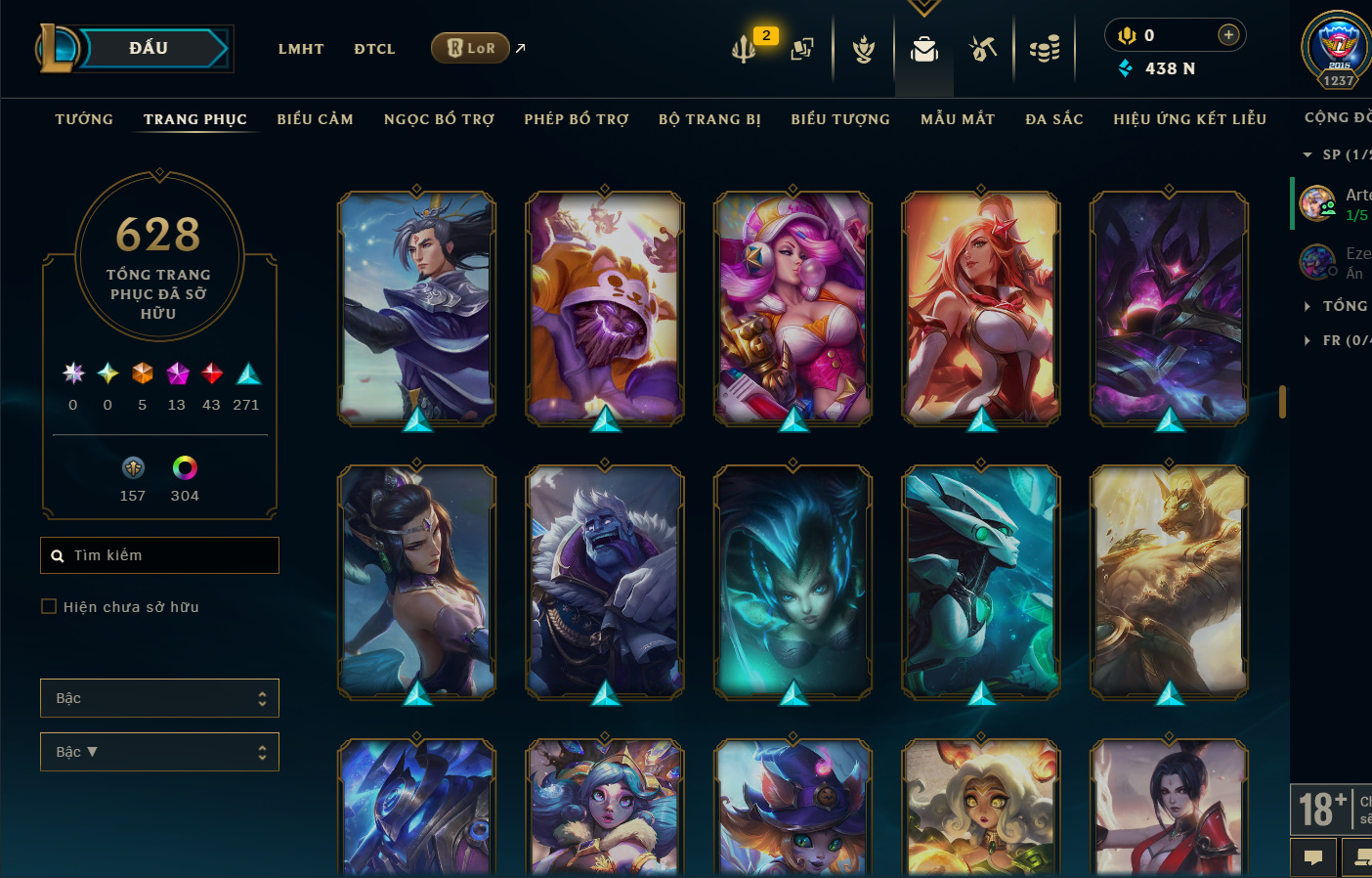Viewport: 1372px width, 878px height.
Task: Open the LMHT home link
Action: 301,49
